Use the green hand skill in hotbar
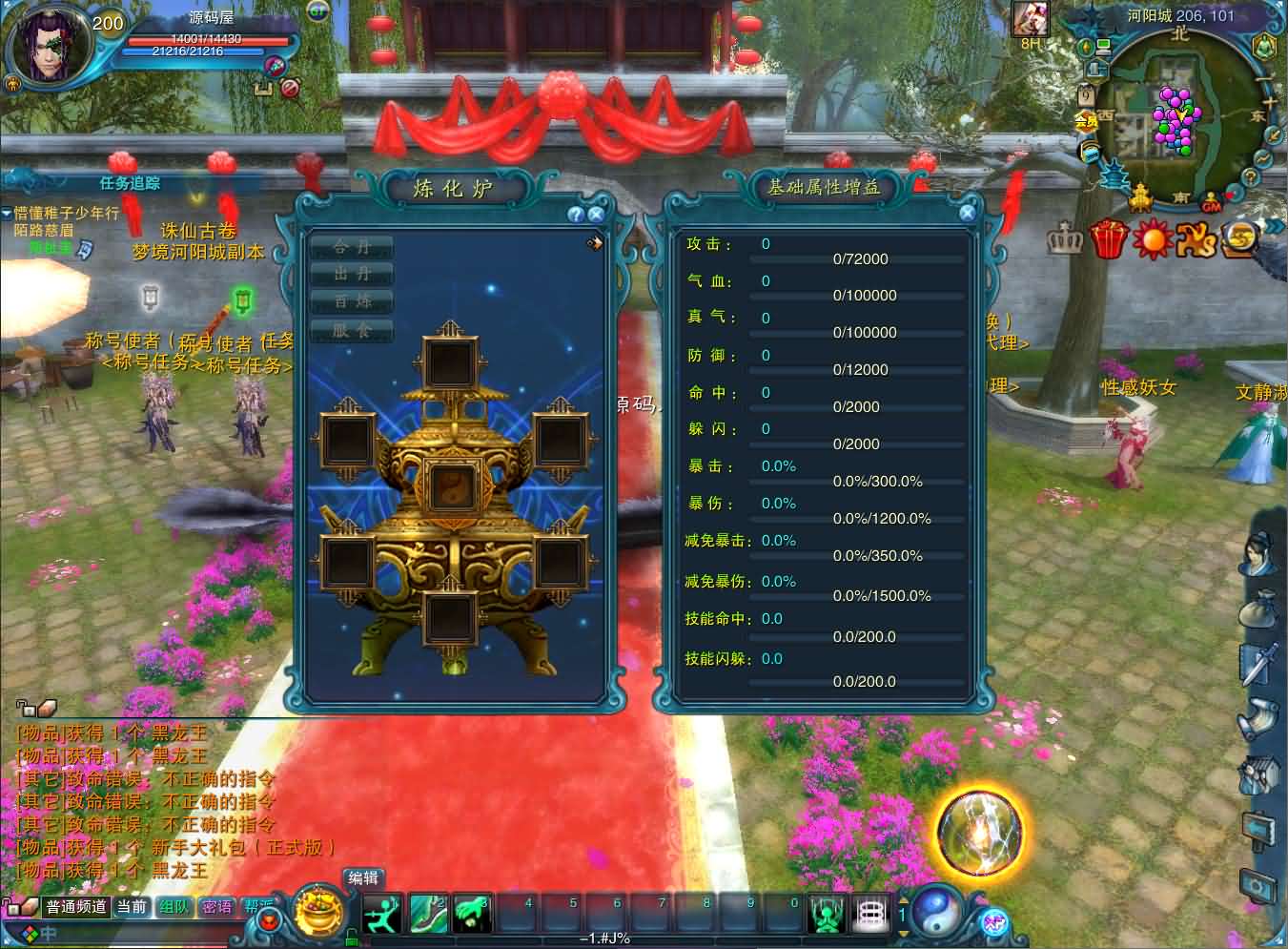1288x949 pixels. [472, 915]
